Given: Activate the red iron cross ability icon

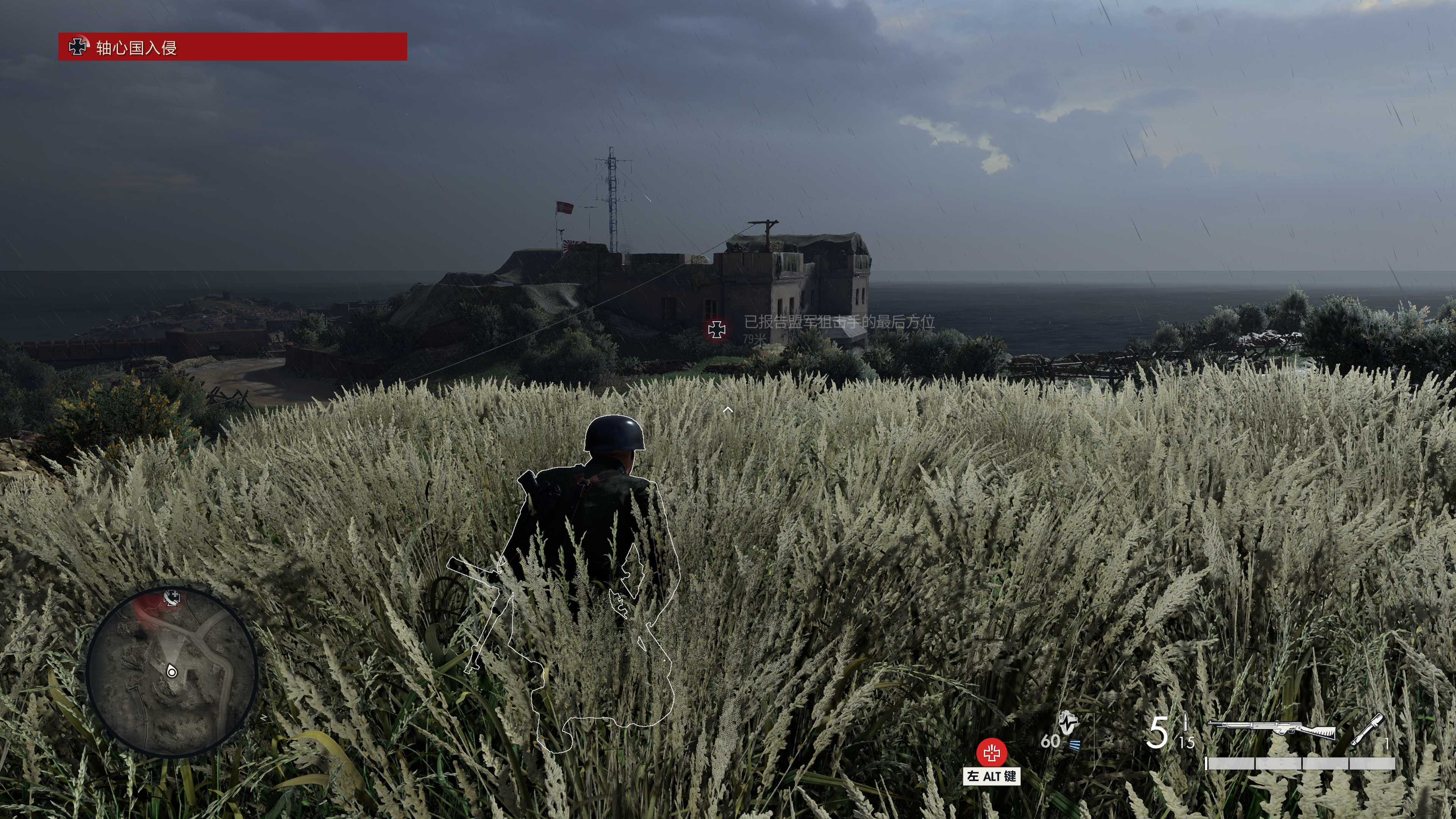Looking at the screenshot, I should [992, 753].
